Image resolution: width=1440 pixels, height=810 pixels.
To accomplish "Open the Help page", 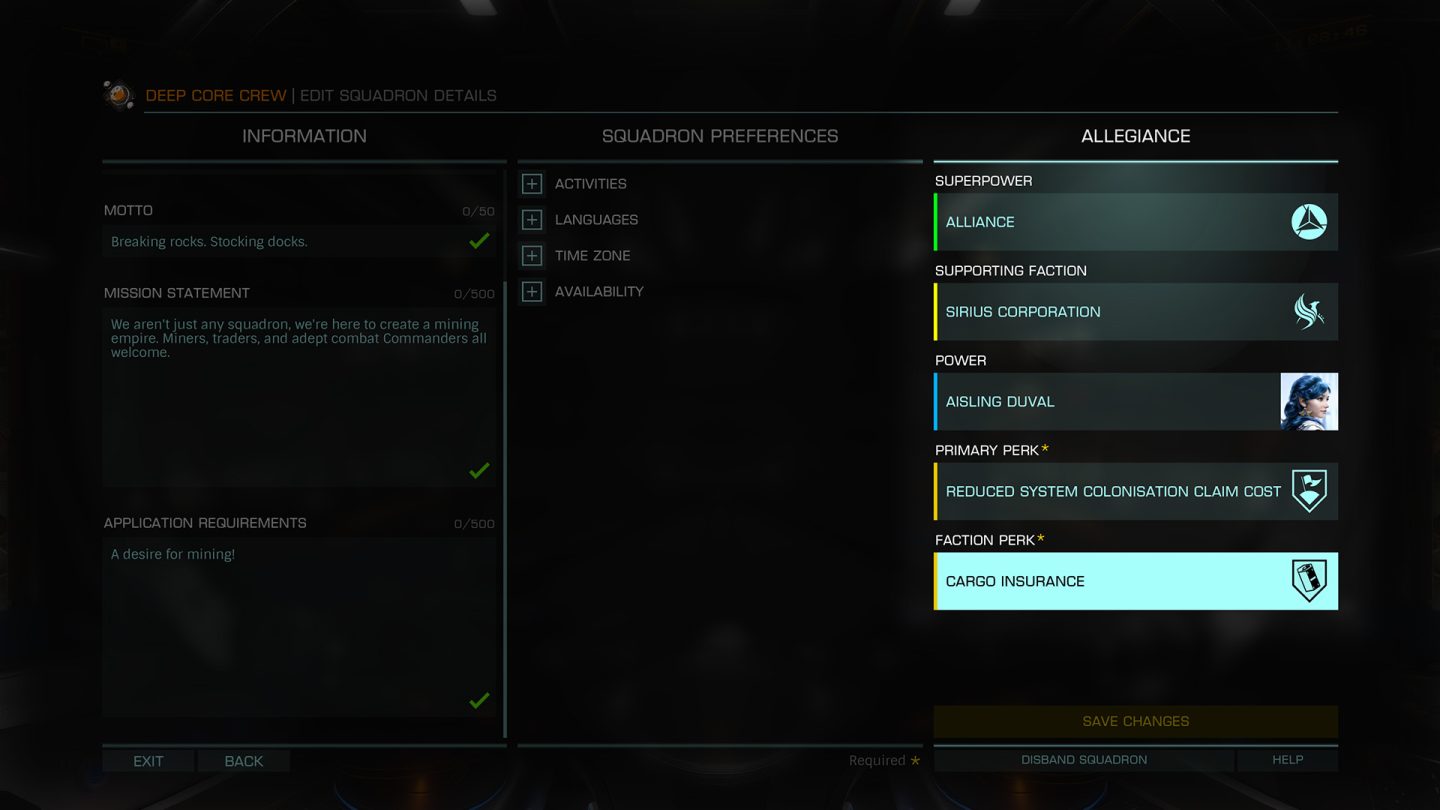I will (x=1287, y=760).
